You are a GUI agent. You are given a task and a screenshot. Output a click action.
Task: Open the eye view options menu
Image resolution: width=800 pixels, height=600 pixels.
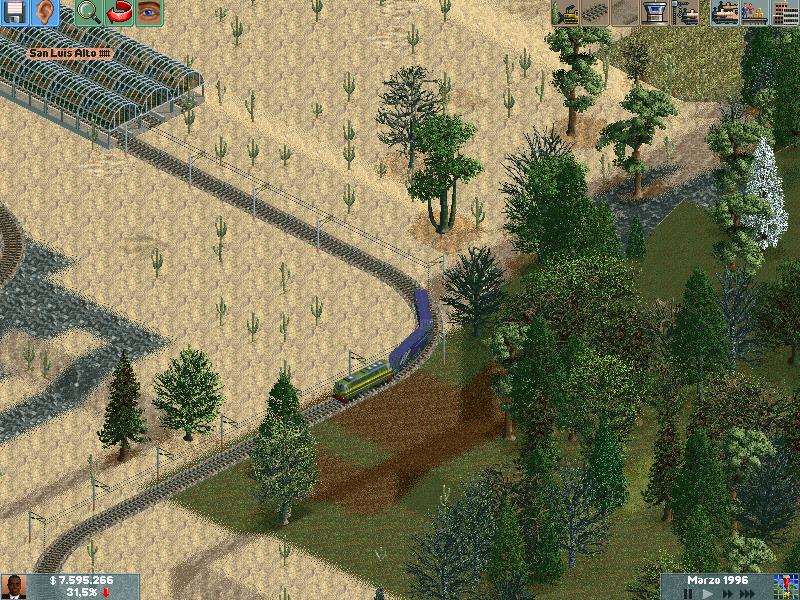(149, 12)
